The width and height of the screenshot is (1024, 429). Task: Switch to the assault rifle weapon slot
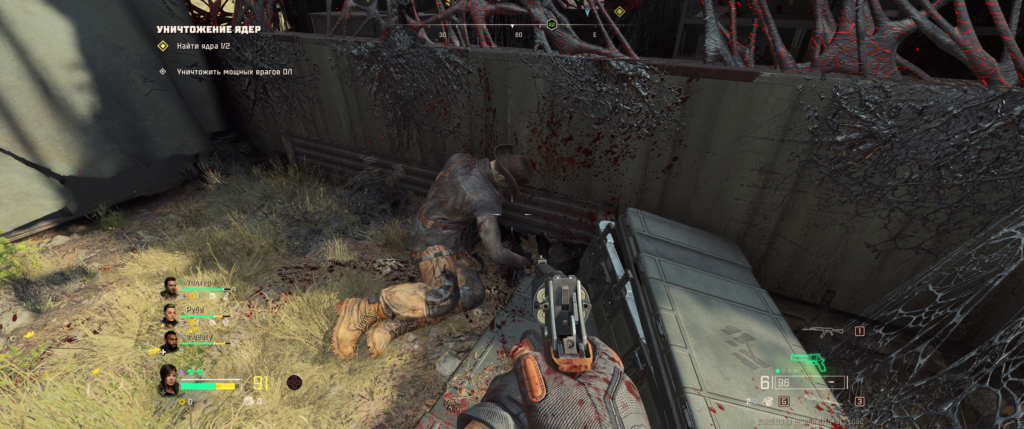[x=822, y=330]
